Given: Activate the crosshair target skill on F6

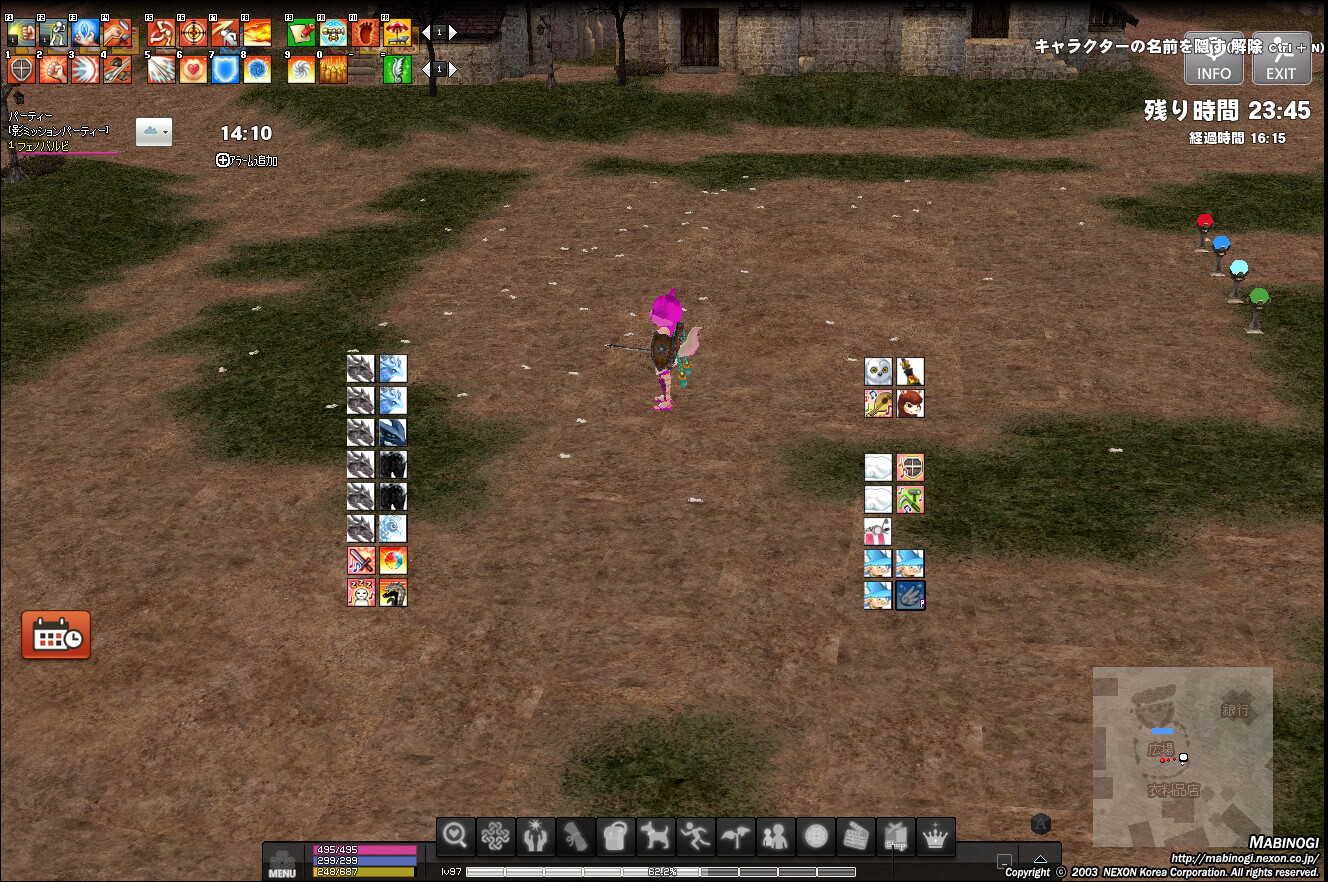Looking at the screenshot, I should [x=193, y=34].
